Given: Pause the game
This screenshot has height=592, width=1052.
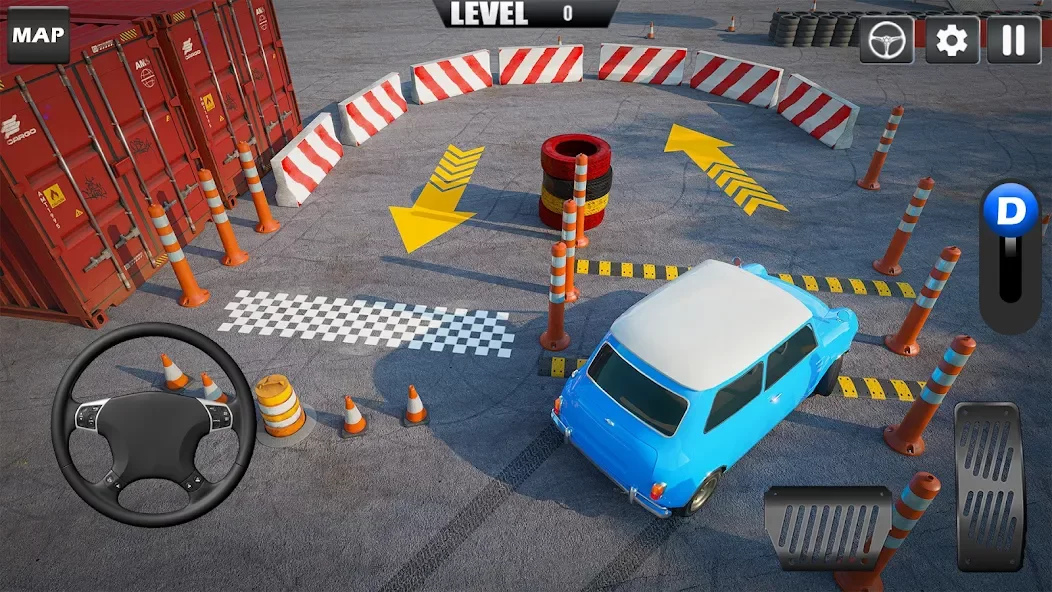Looking at the screenshot, I should click(1014, 40).
